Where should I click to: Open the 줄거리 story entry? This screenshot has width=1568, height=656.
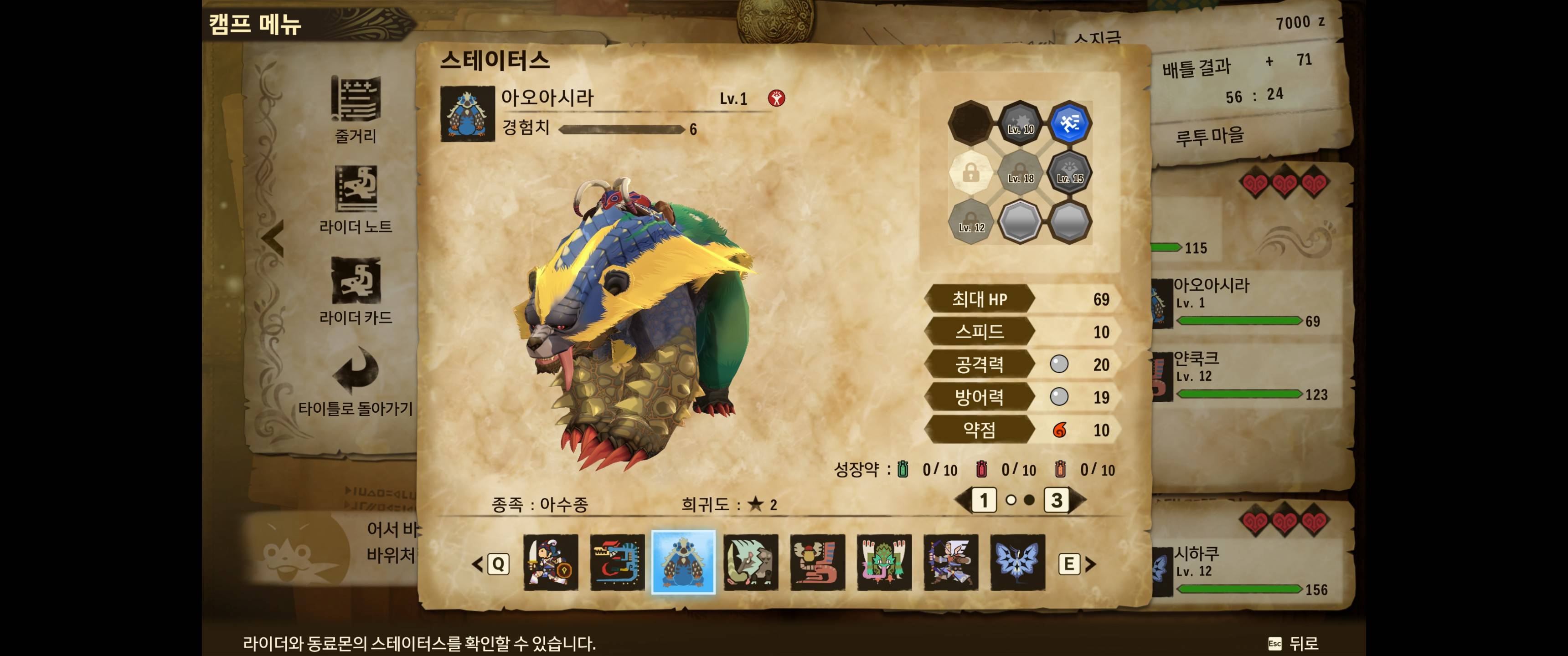[x=356, y=109]
